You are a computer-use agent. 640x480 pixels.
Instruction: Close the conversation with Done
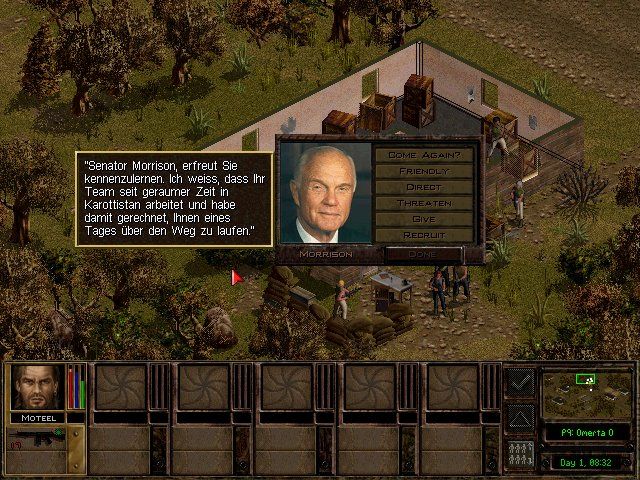[x=424, y=254]
